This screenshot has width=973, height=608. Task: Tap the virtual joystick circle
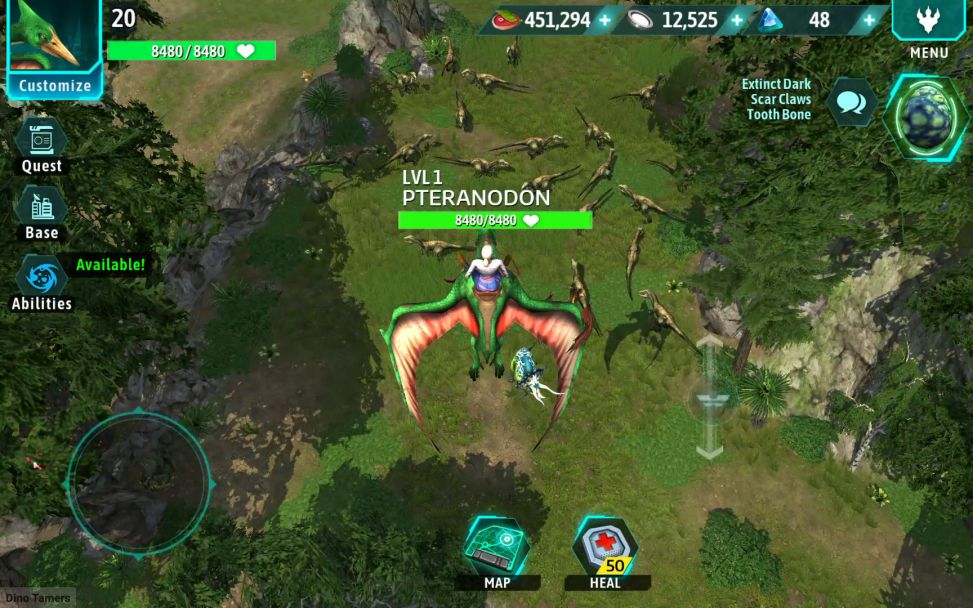click(138, 482)
